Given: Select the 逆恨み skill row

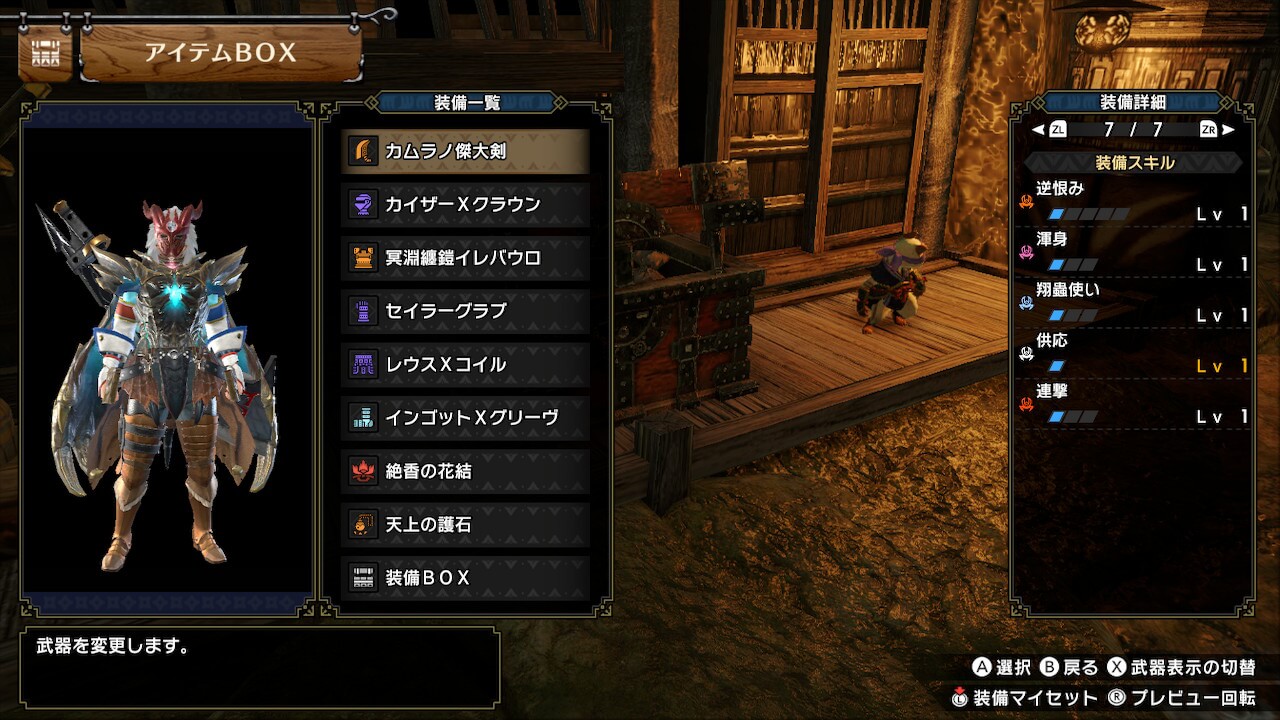Looking at the screenshot, I should 1133,201.
